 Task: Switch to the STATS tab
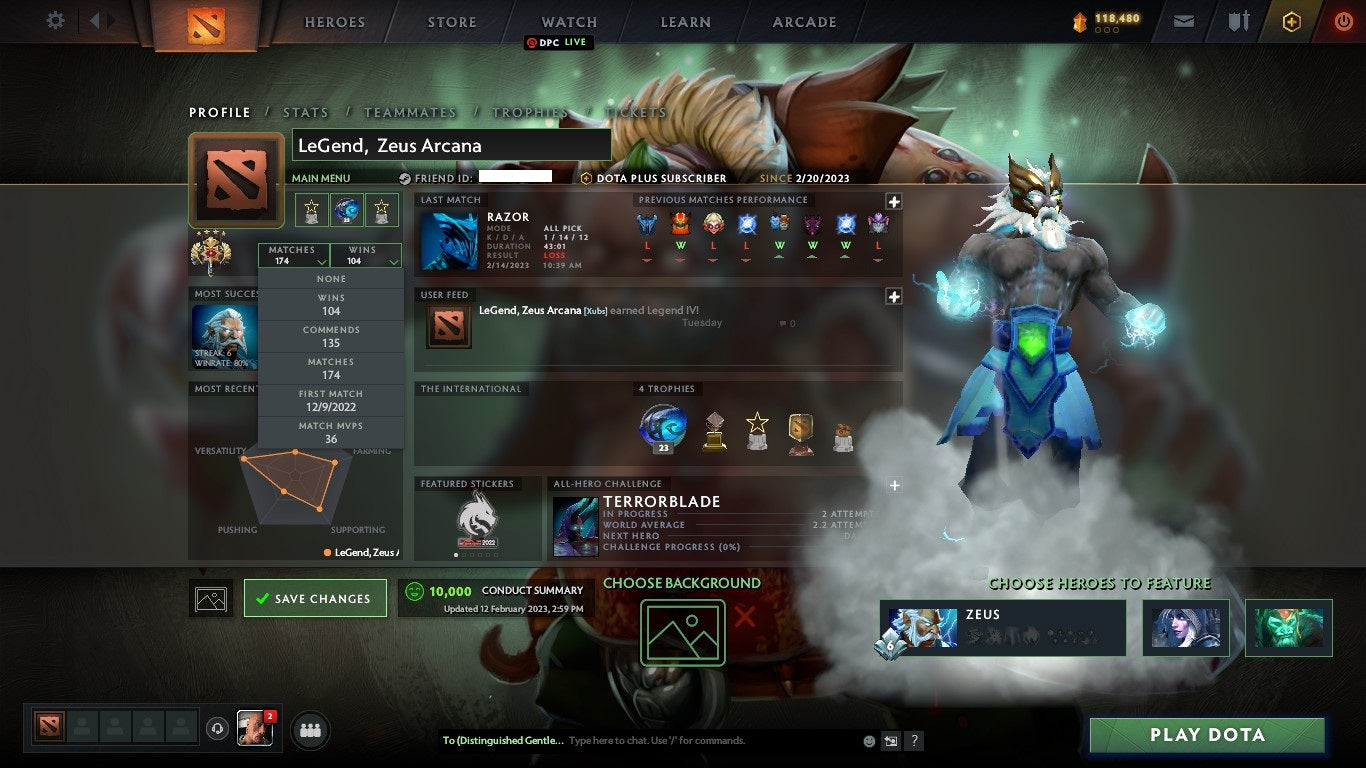(305, 112)
